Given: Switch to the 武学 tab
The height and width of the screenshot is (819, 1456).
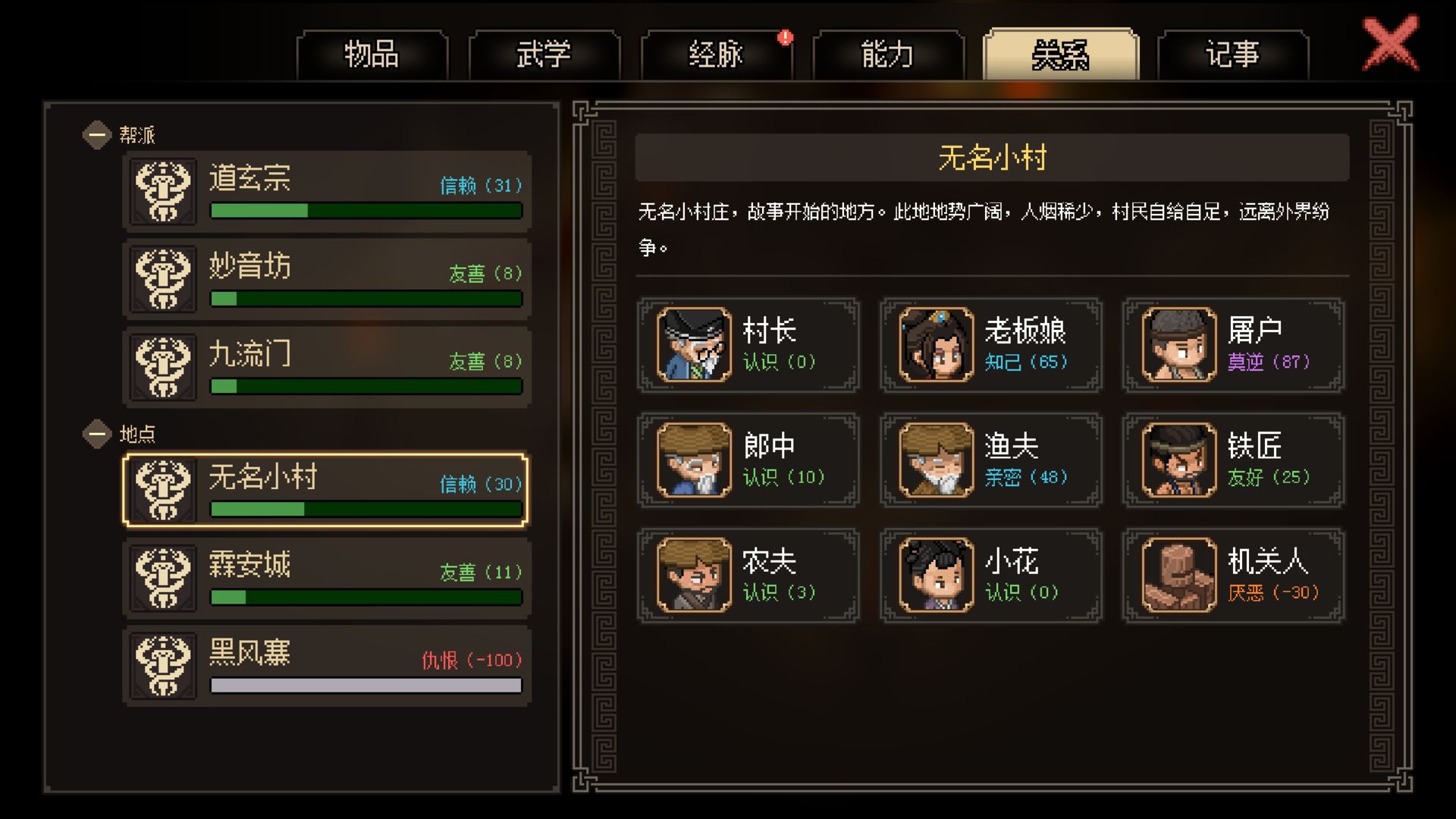Looking at the screenshot, I should [543, 55].
